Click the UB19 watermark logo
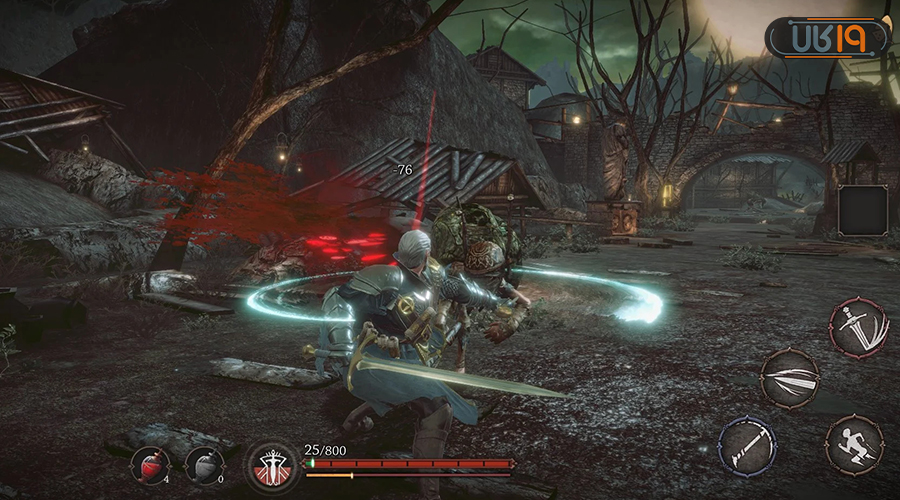Viewport: 900px width, 500px height. [x=827, y=39]
